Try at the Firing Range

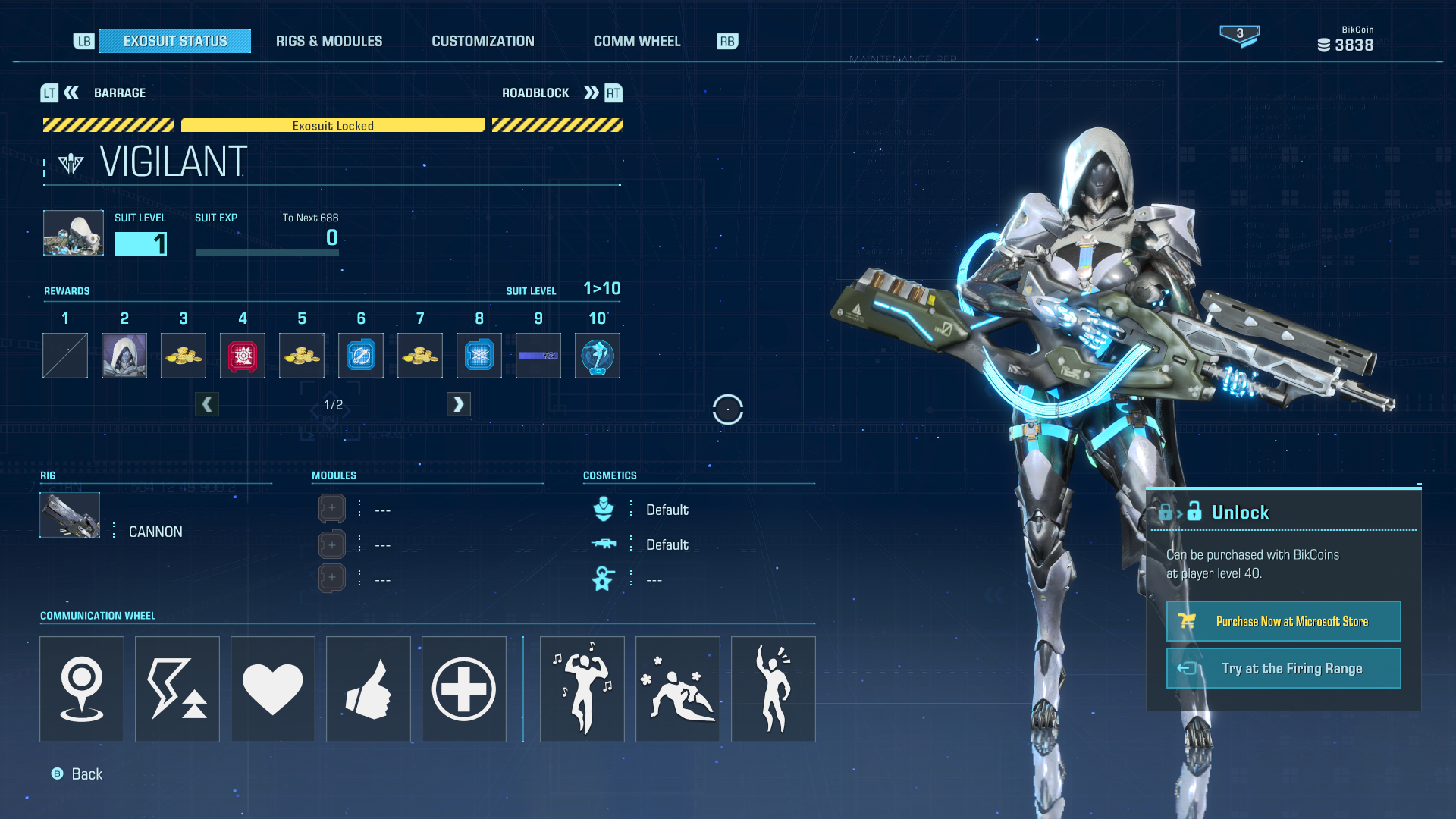pos(1283,668)
